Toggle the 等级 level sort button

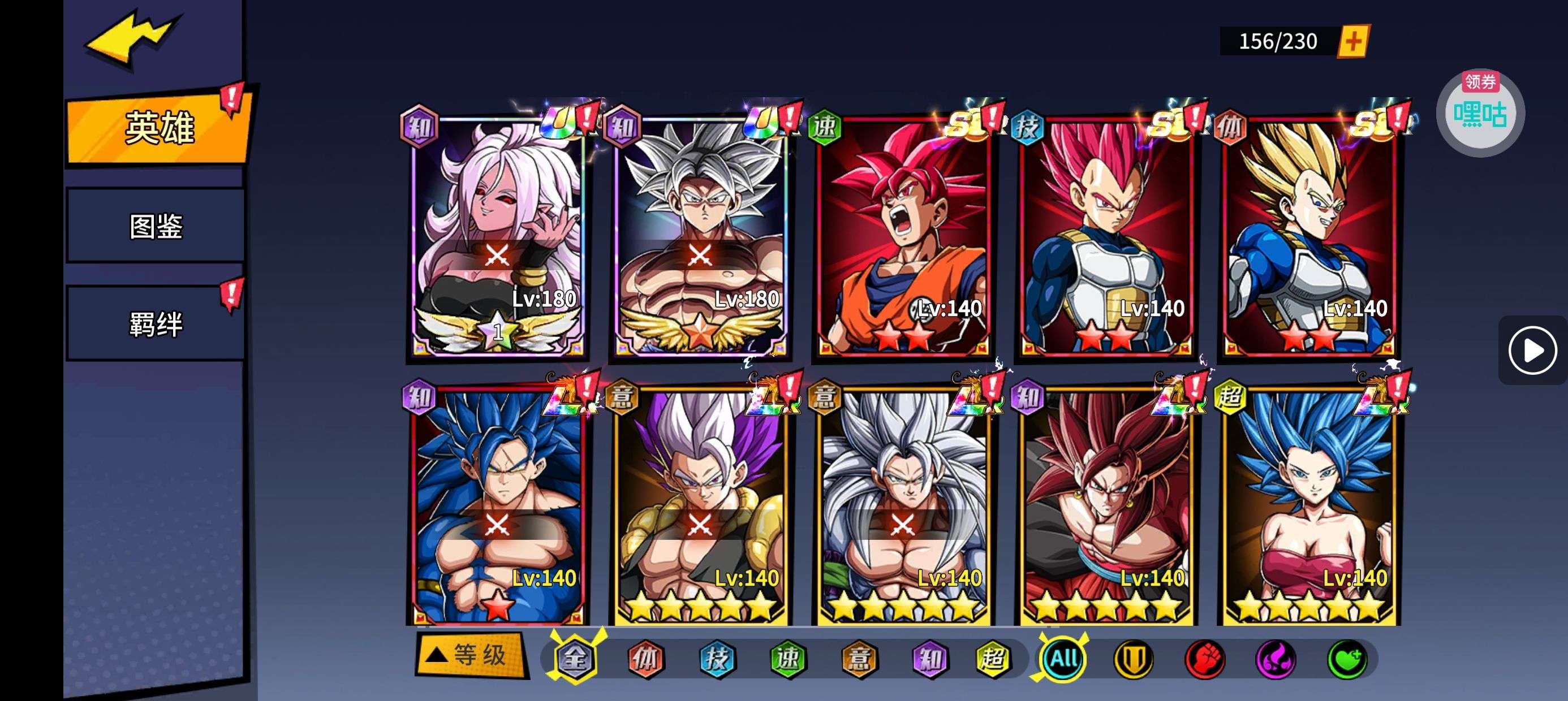tap(470, 656)
